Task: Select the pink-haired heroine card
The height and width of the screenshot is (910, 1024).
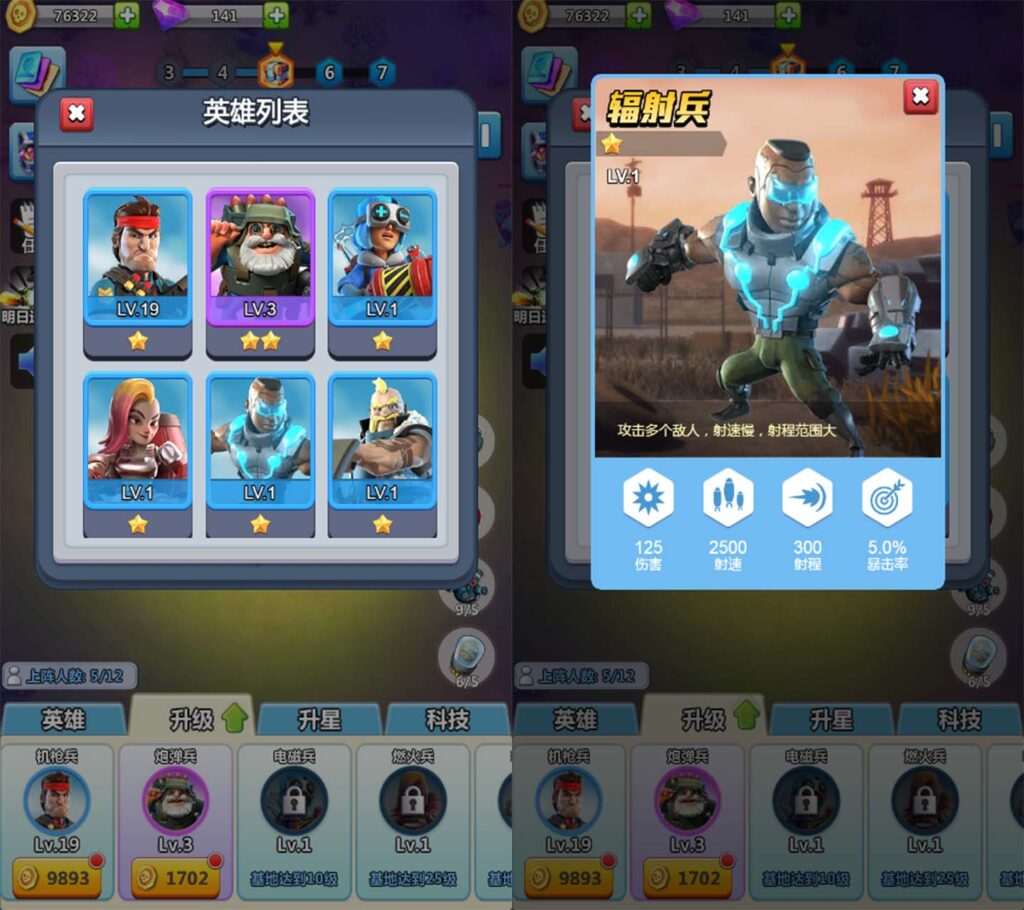Action: click(x=138, y=442)
